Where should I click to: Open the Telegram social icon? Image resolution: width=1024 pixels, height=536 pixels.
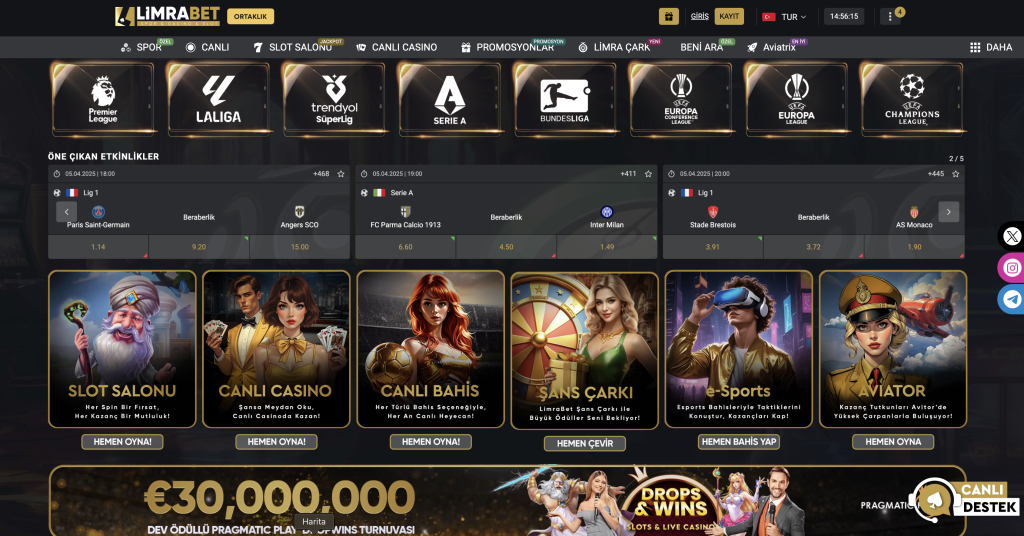(1011, 299)
